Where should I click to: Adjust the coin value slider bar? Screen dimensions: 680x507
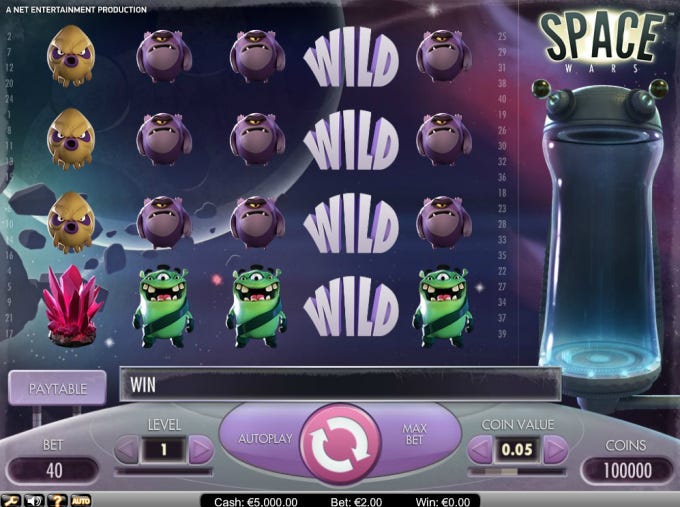518,471
